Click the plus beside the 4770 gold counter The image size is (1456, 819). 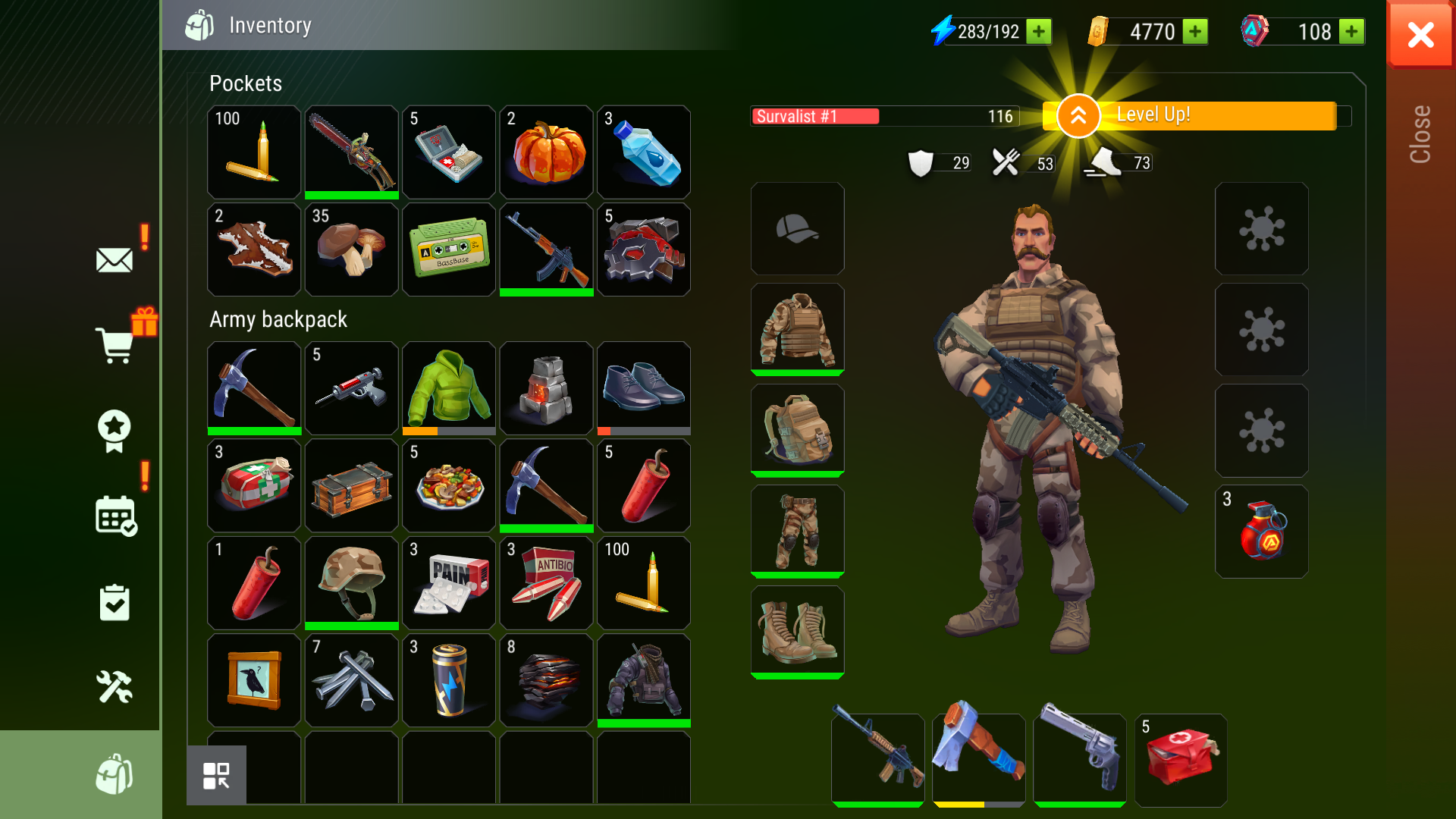(x=1196, y=32)
